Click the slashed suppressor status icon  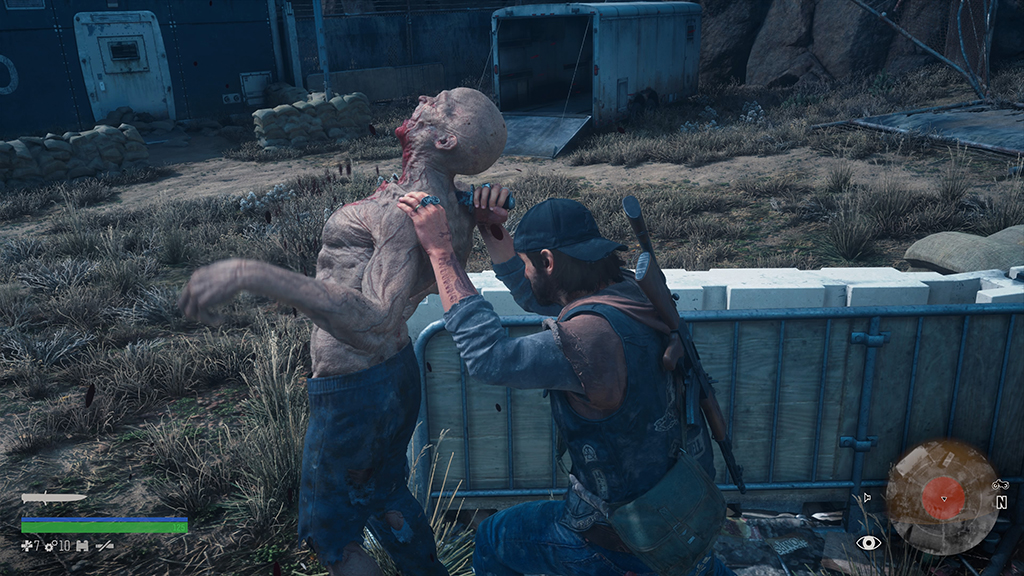104,545
